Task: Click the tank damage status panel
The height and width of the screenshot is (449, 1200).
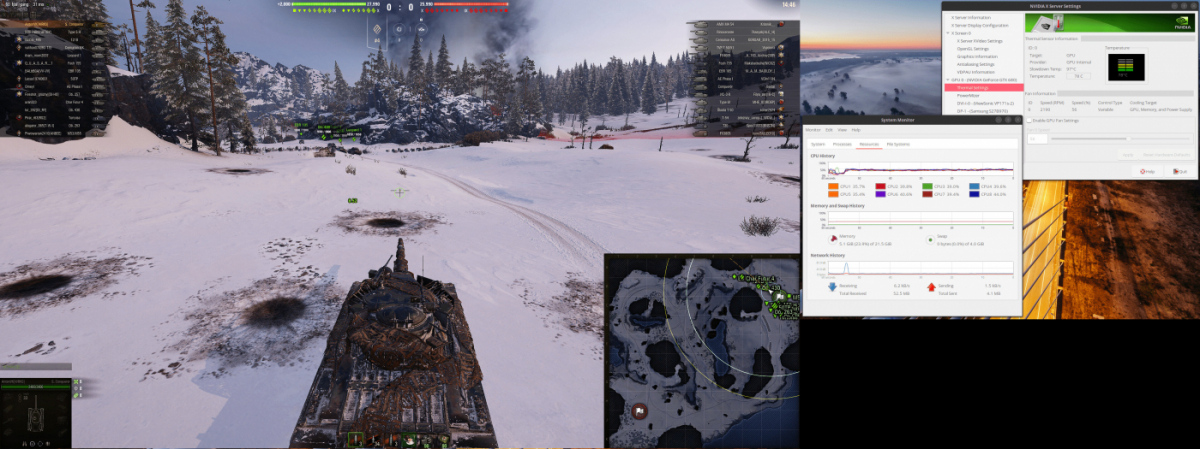Action: (x=38, y=412)
